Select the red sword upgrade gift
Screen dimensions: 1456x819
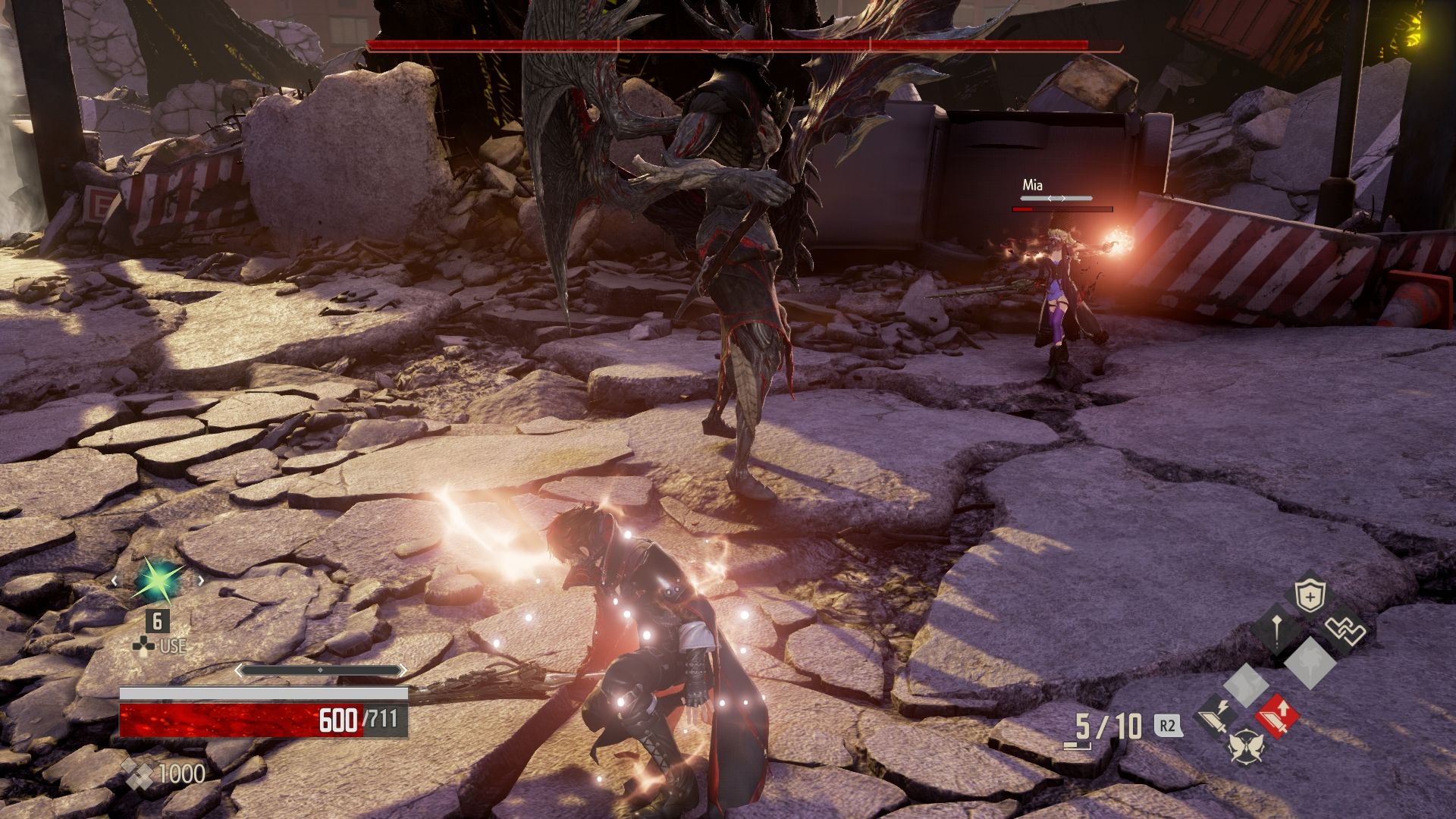pyautogui.click(x=1277, y=715)
